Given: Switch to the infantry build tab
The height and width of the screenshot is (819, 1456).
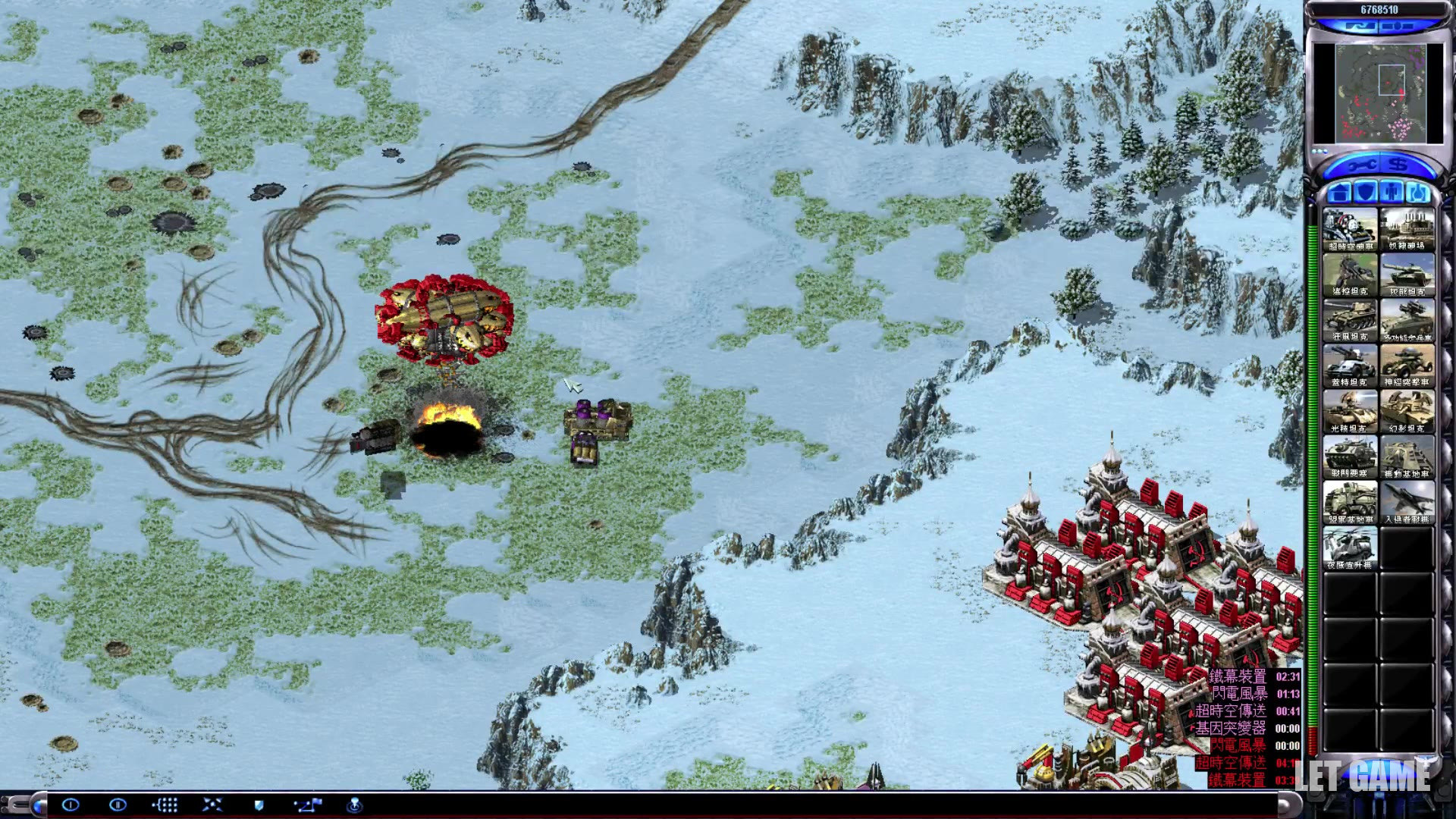Looking at the screenshot, I should click(x=1392, y=193).
